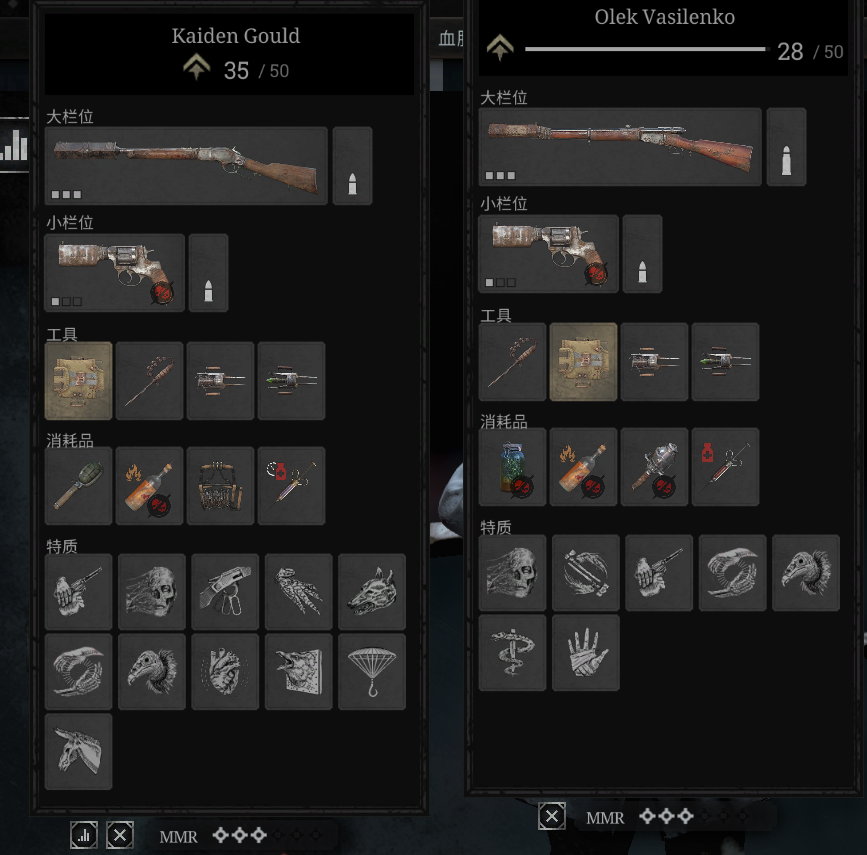Open the bar chart stats button
This screenshot has width=867, height=855.
[84, 835]
